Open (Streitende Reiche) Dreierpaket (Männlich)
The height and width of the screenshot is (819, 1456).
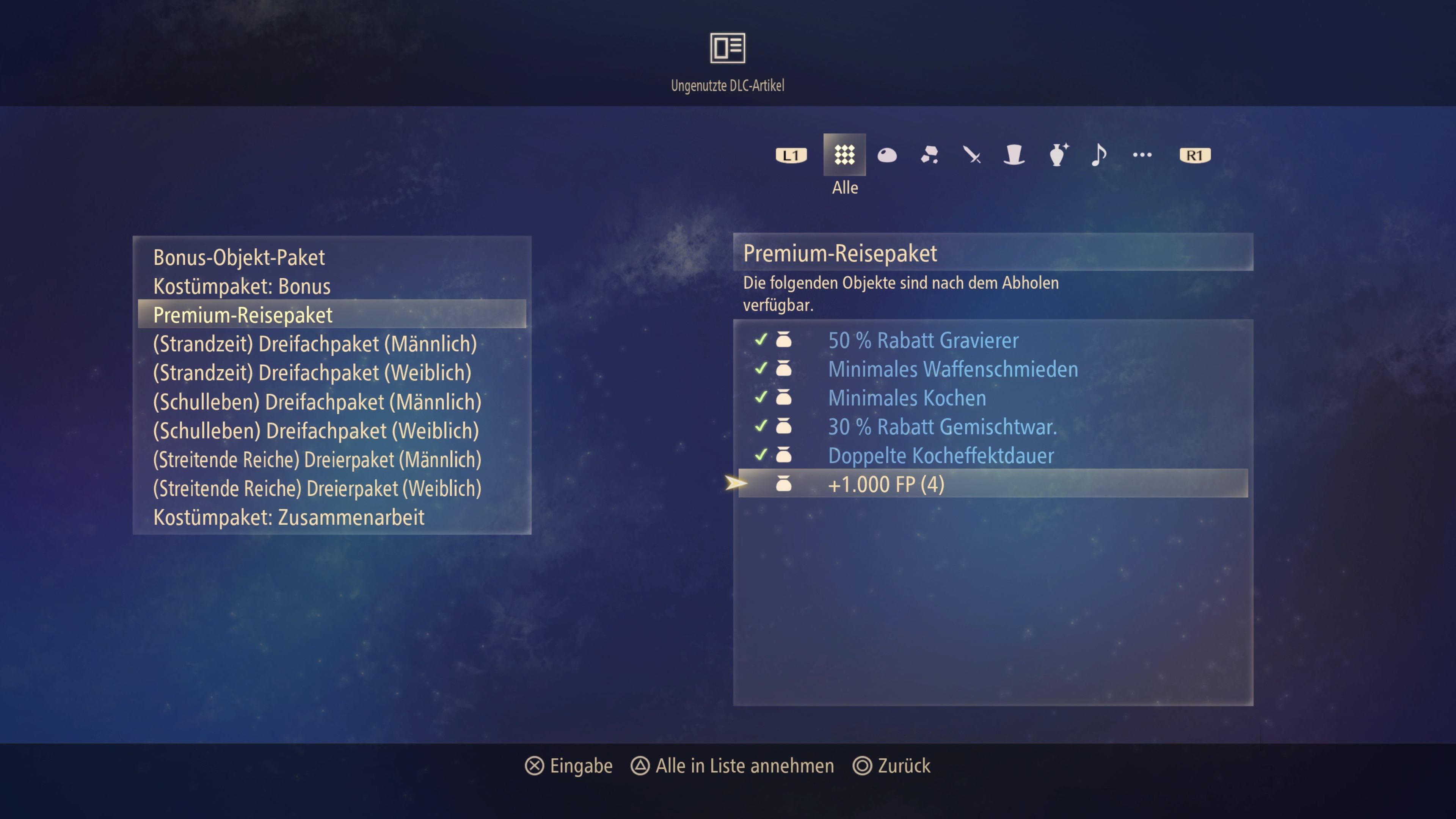tap(317, 460)
